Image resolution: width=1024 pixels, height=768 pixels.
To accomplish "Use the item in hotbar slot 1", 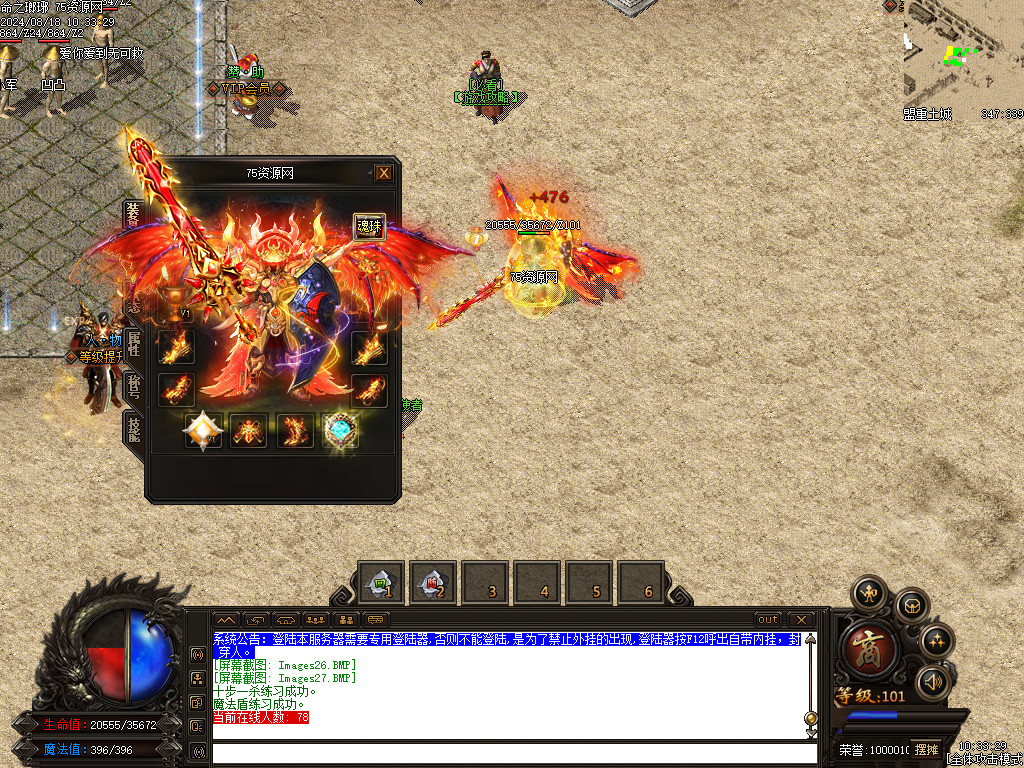I will pos(381,583).
